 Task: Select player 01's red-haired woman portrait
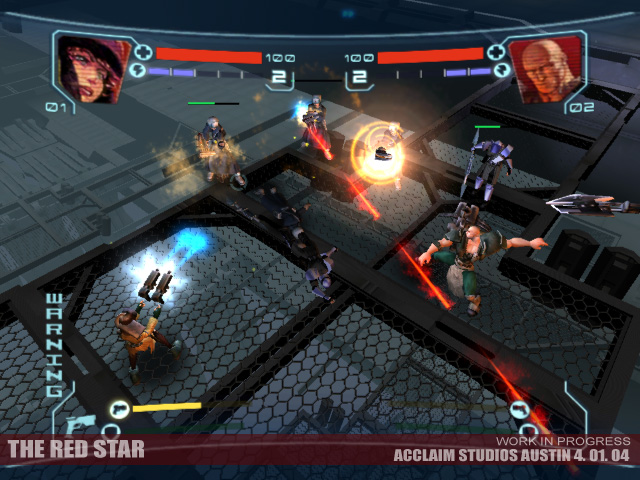pos(89,67)
